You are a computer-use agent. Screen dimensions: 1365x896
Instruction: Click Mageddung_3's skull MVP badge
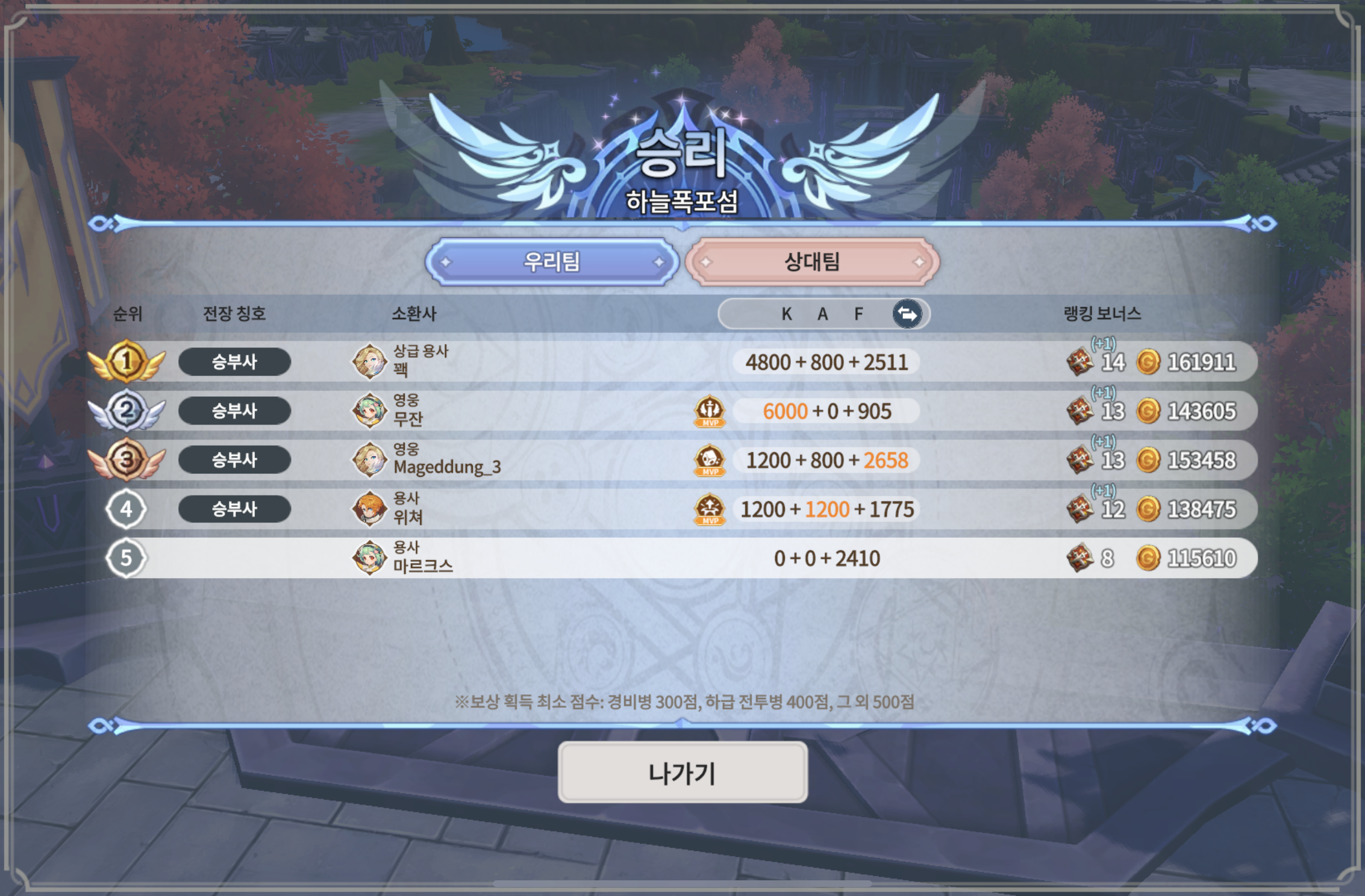tap(710, 461)
